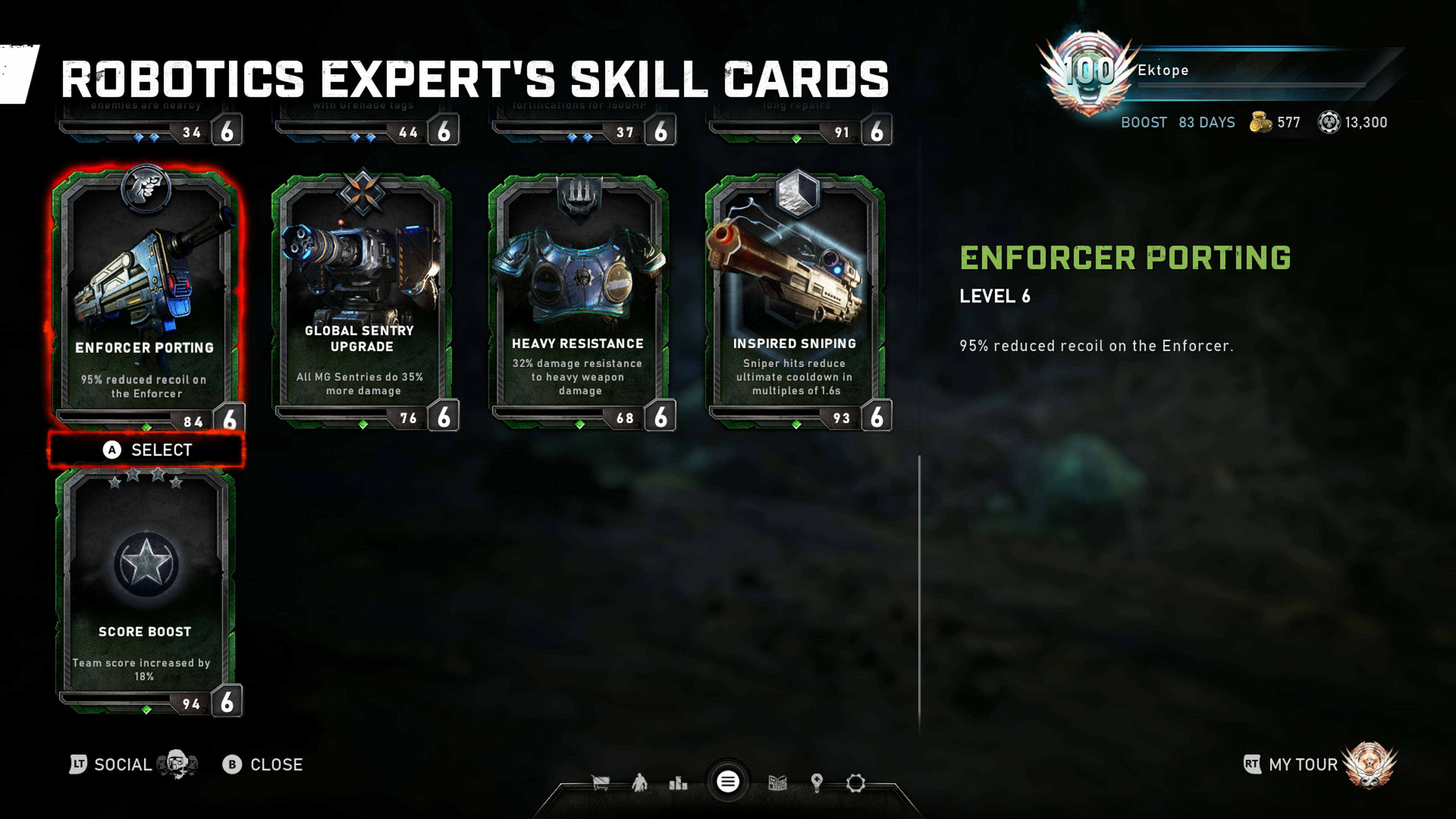Open settings via the gear icon

point(855,783)
